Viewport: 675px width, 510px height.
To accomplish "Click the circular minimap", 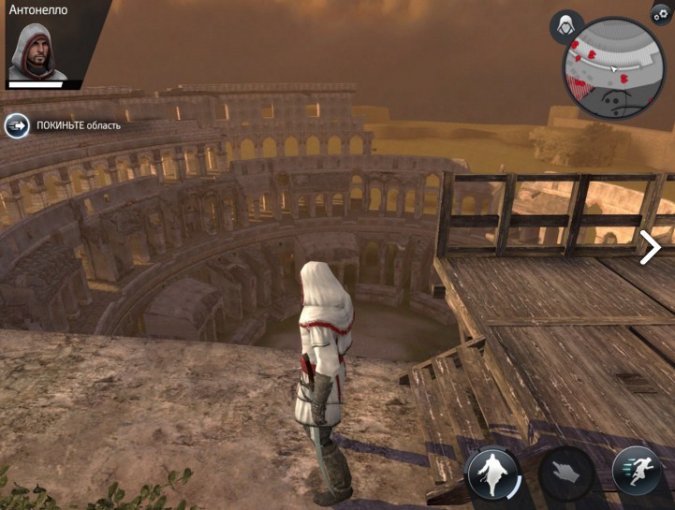I will pos(613,67).
